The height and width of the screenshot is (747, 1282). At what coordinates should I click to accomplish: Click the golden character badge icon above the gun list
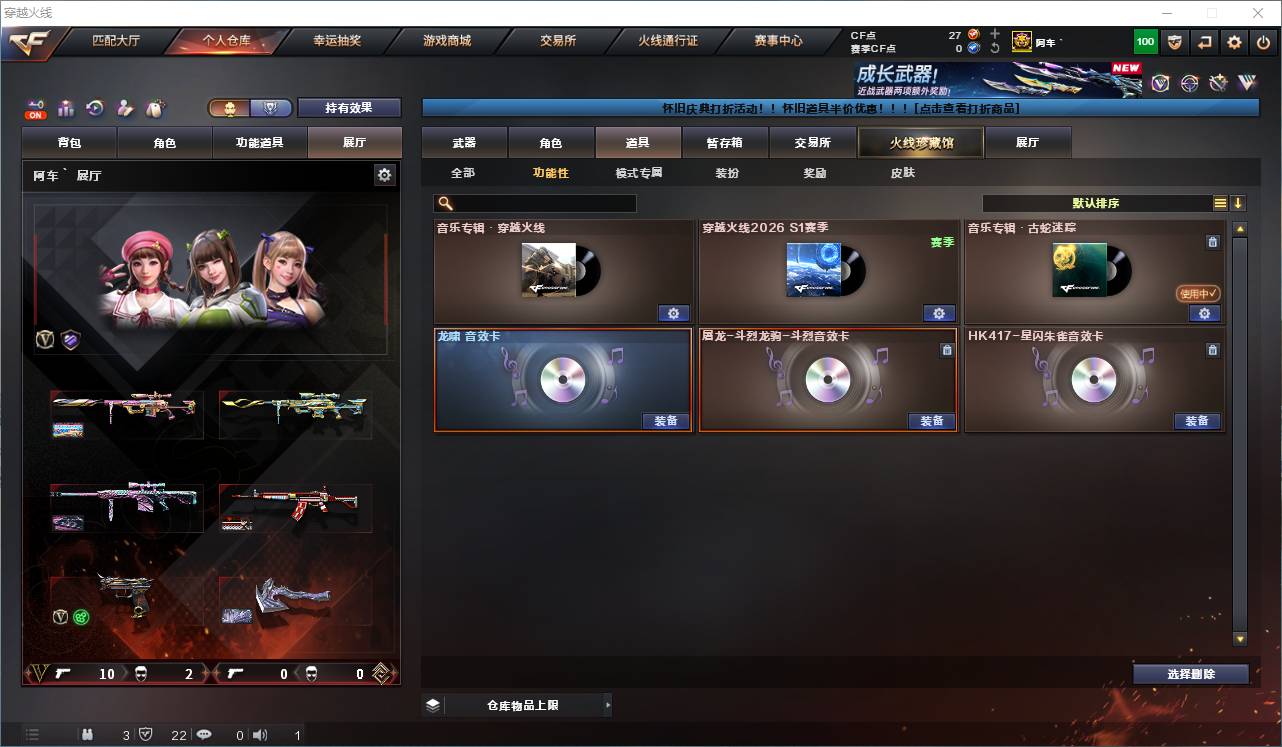44,339
